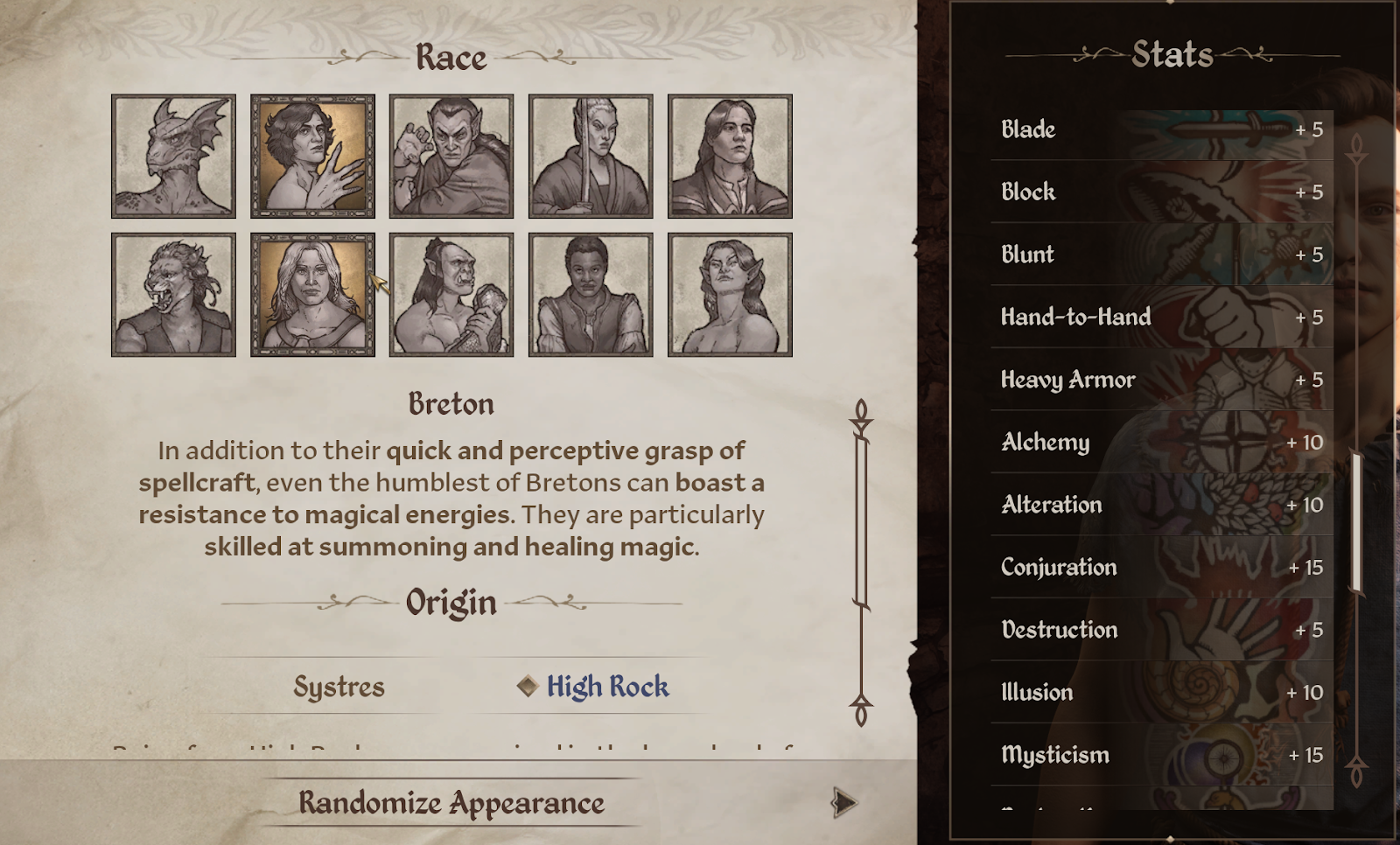The width and height of the screenshot is (1400, 845).
Task: Click the Randomize Appearance button
Action: [451, 803]
